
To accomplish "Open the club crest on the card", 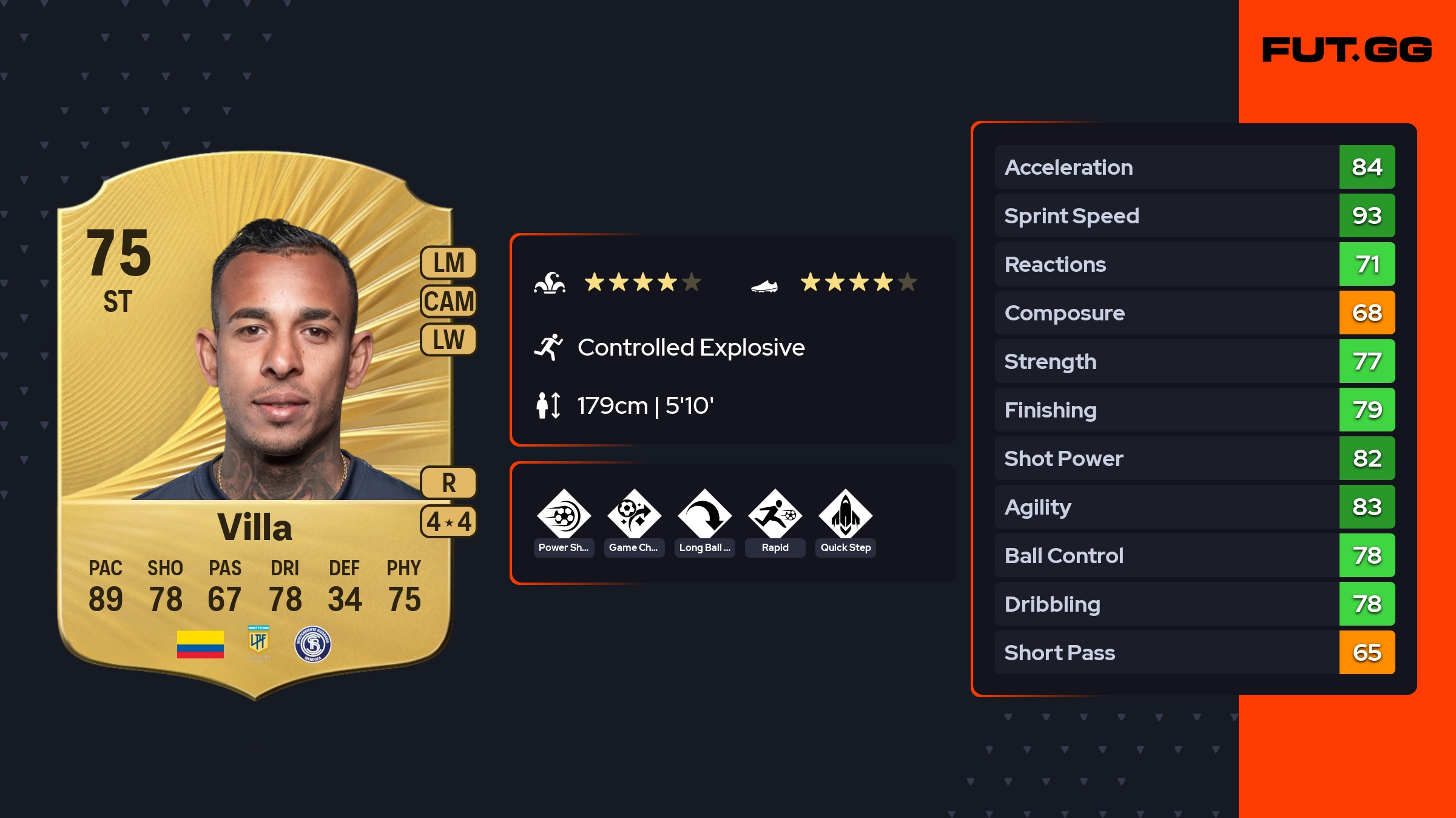I will tap(312, 644).
